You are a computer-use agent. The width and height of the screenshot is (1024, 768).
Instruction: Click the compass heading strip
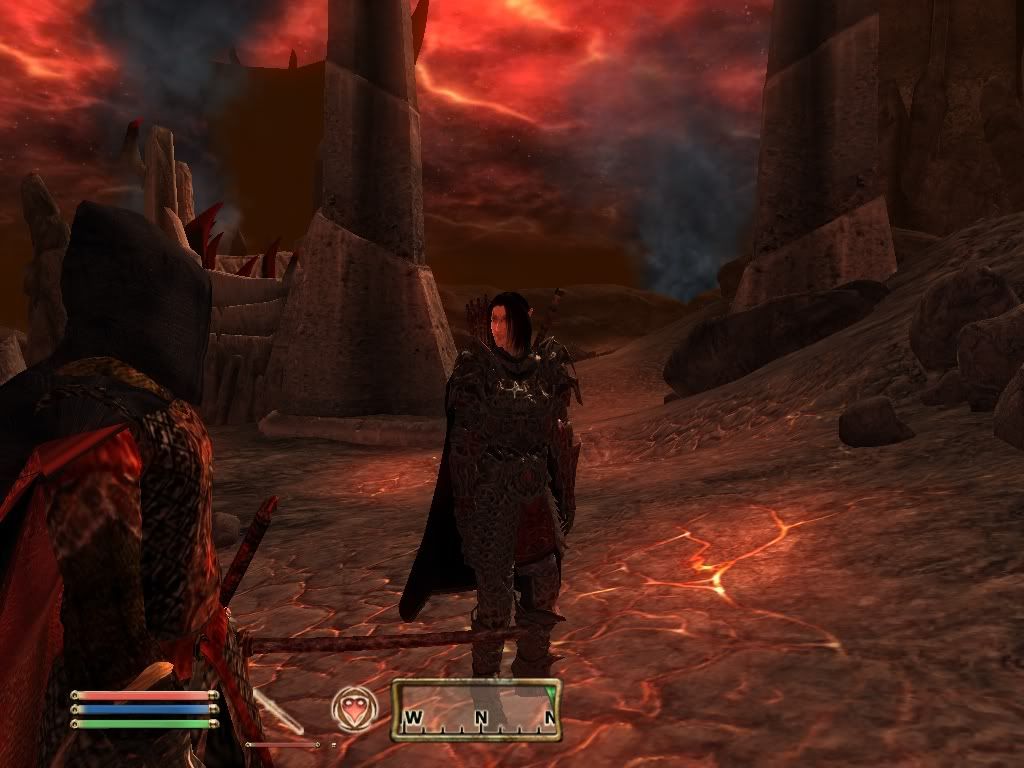(476, 710)
